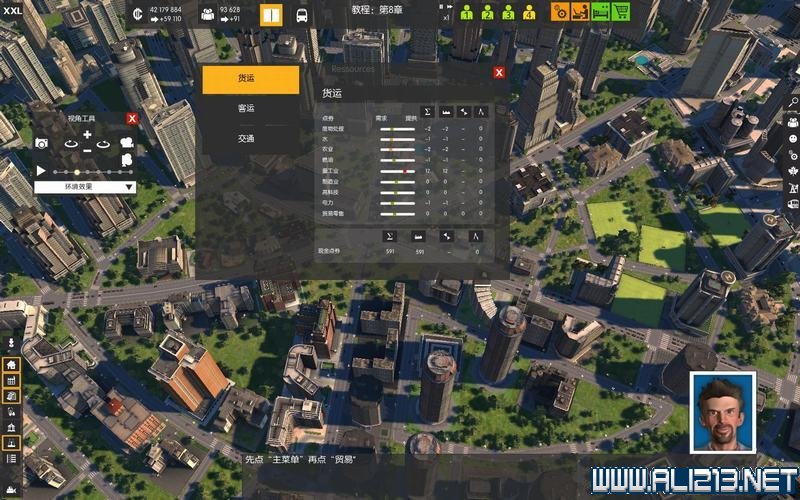
Task: Select the 货运 freight tab
Action: pyautogui.click(x=250, y=80)
